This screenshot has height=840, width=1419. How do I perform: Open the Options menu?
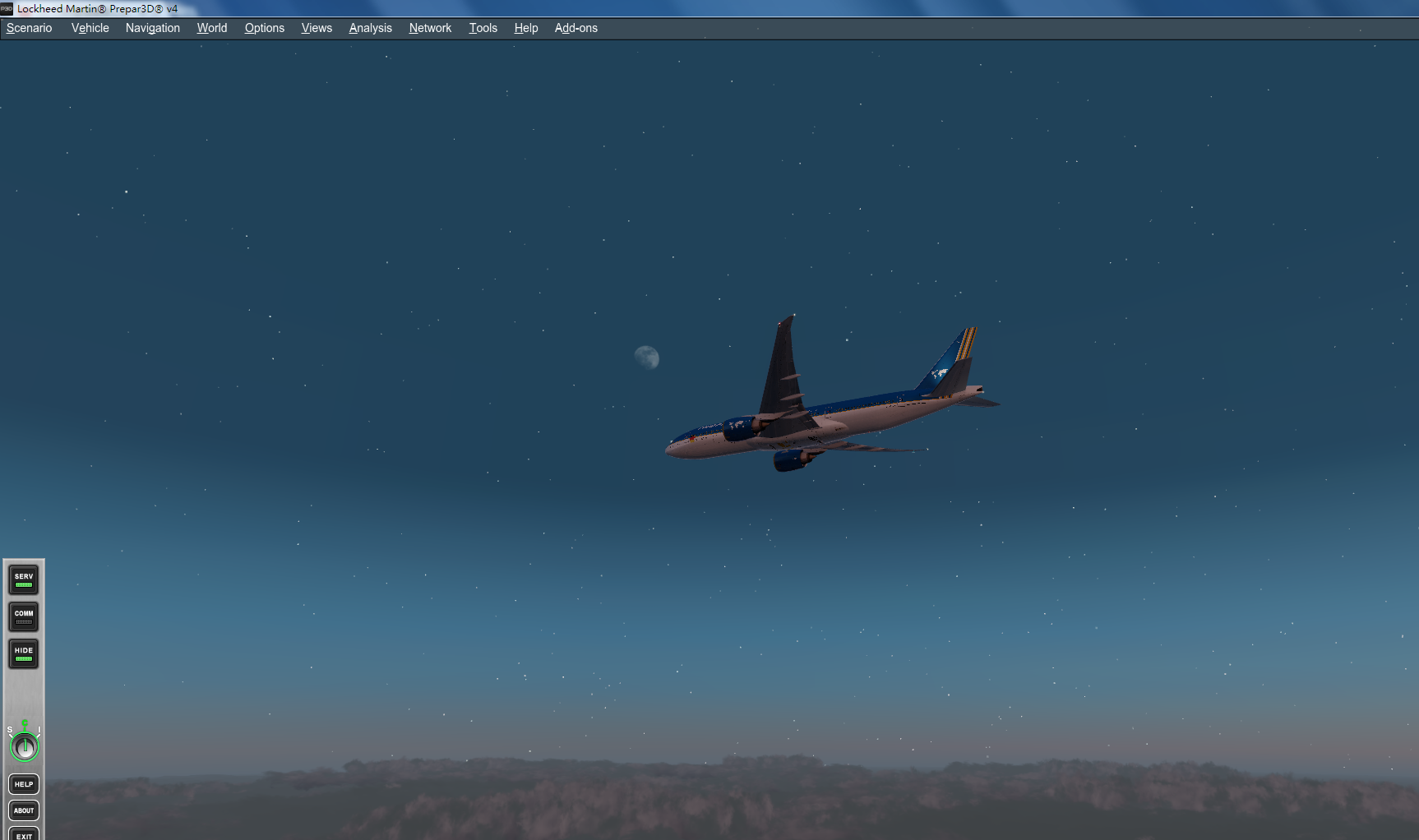point(264,27)
